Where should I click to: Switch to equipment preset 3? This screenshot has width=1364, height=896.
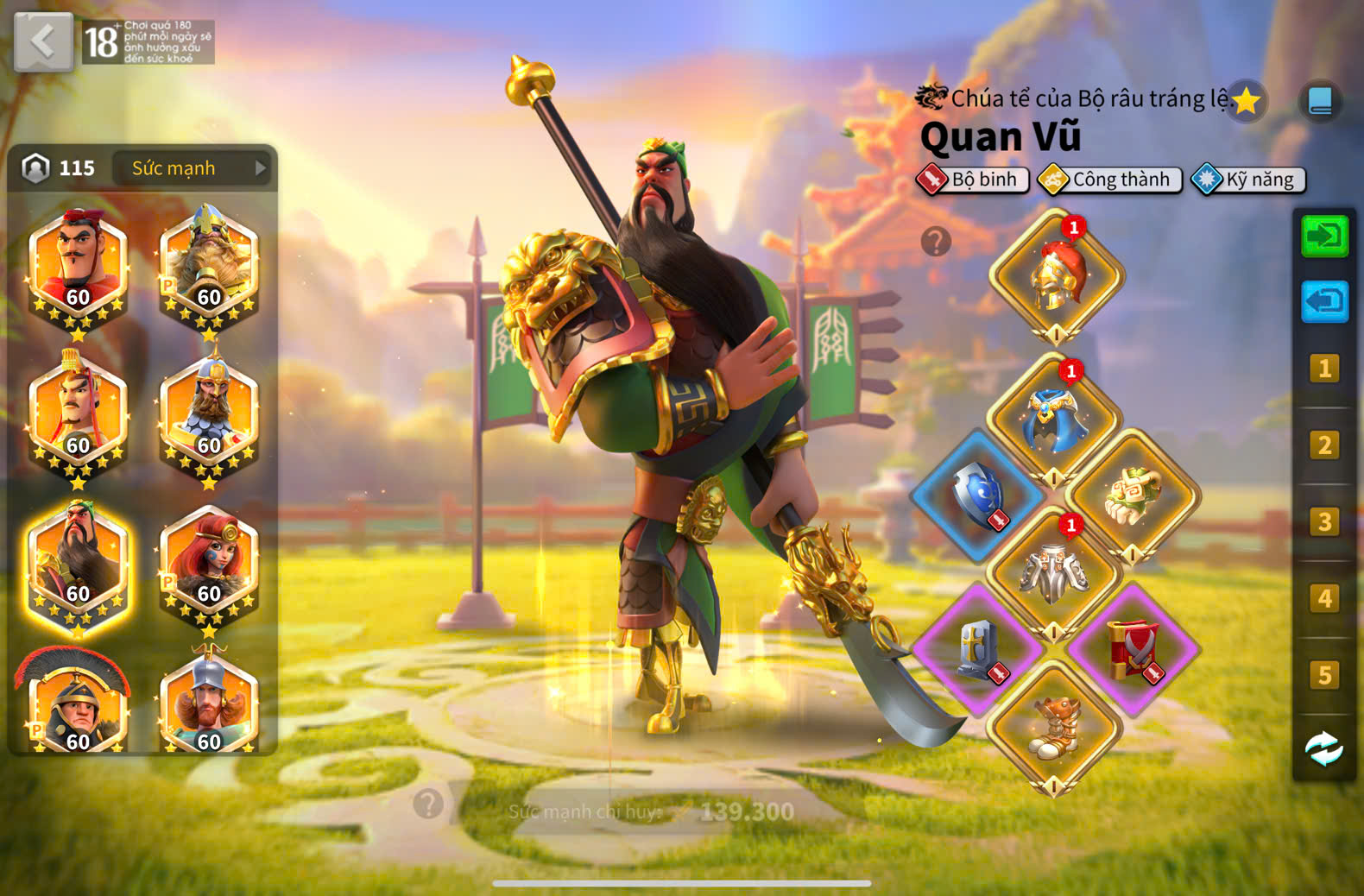tap(1324, 522)
